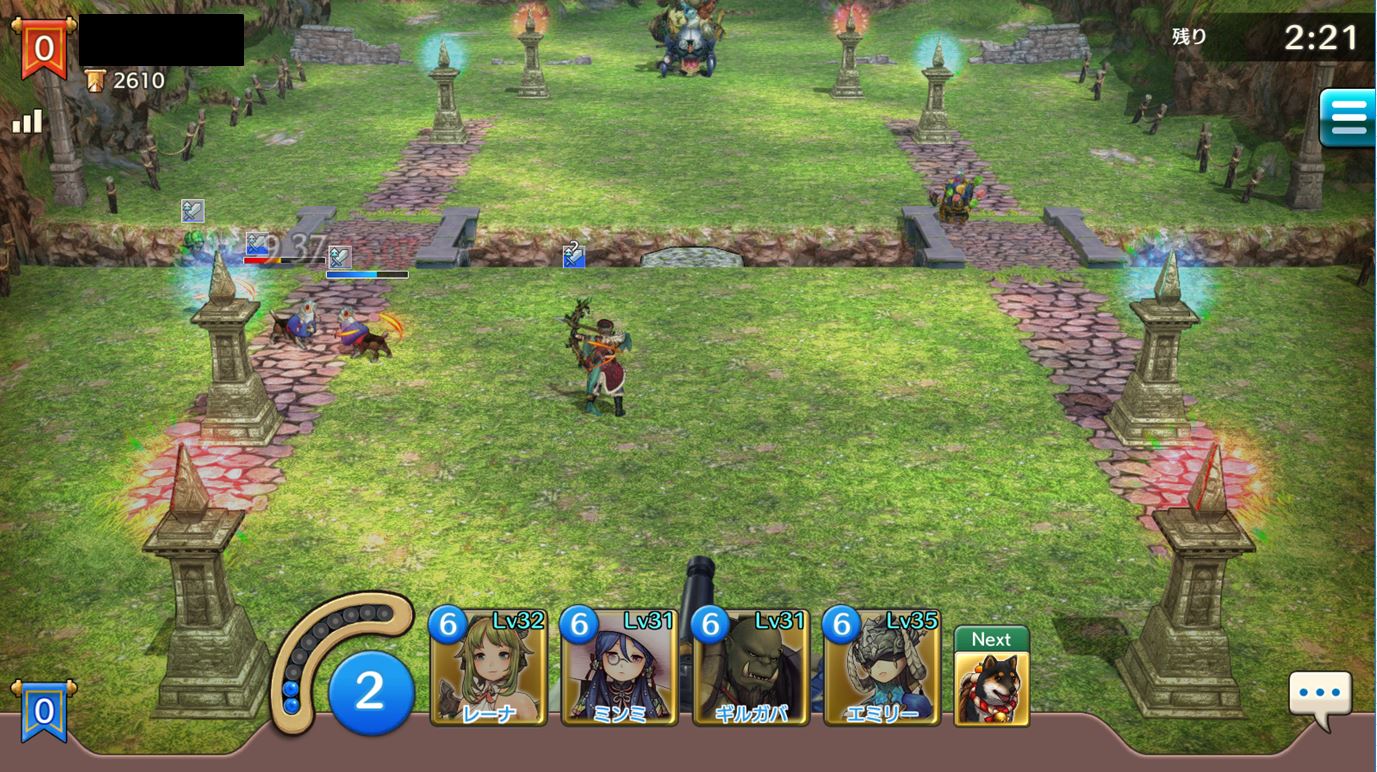Open the hamburger menu button
The height and width of the screenshot is (772, 1377).
click(1347, 118)
